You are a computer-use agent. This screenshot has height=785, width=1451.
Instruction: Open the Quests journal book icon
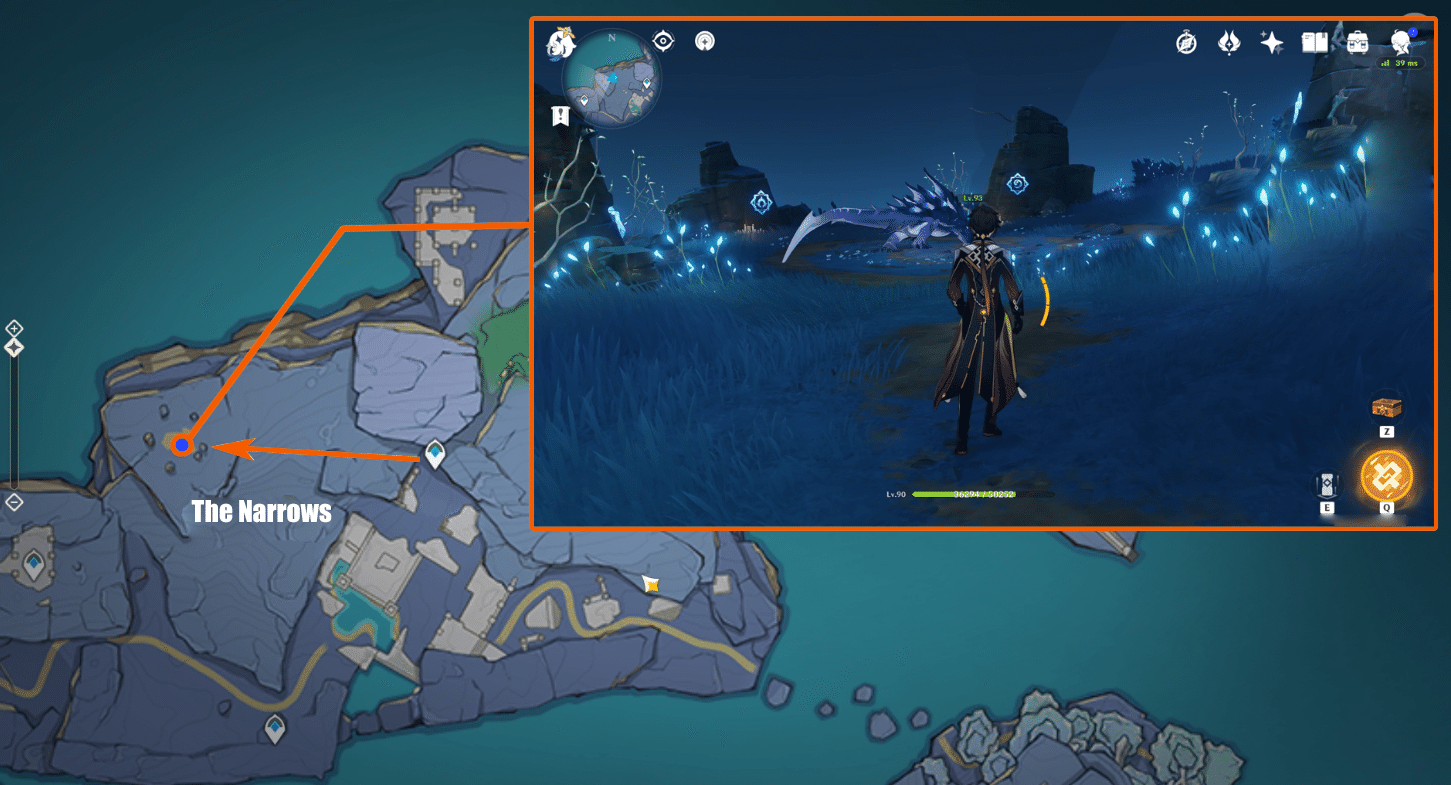tap(1313, 43)
